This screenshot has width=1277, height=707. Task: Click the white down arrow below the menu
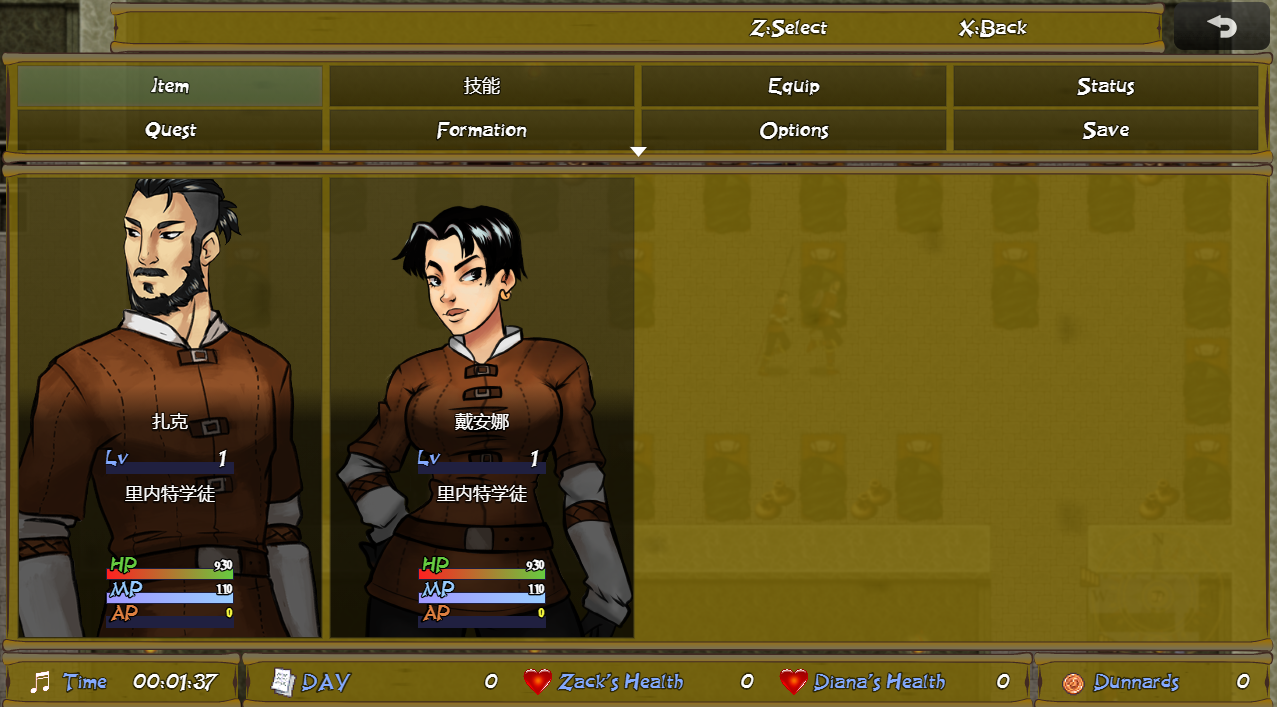pyautogui.click(x=638, y=152)
